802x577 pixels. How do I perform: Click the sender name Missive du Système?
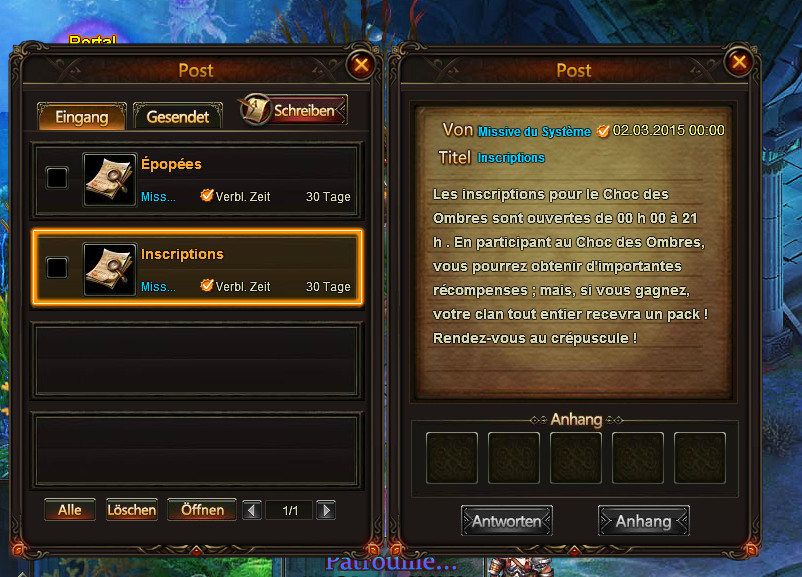click(x=534, y=132)
